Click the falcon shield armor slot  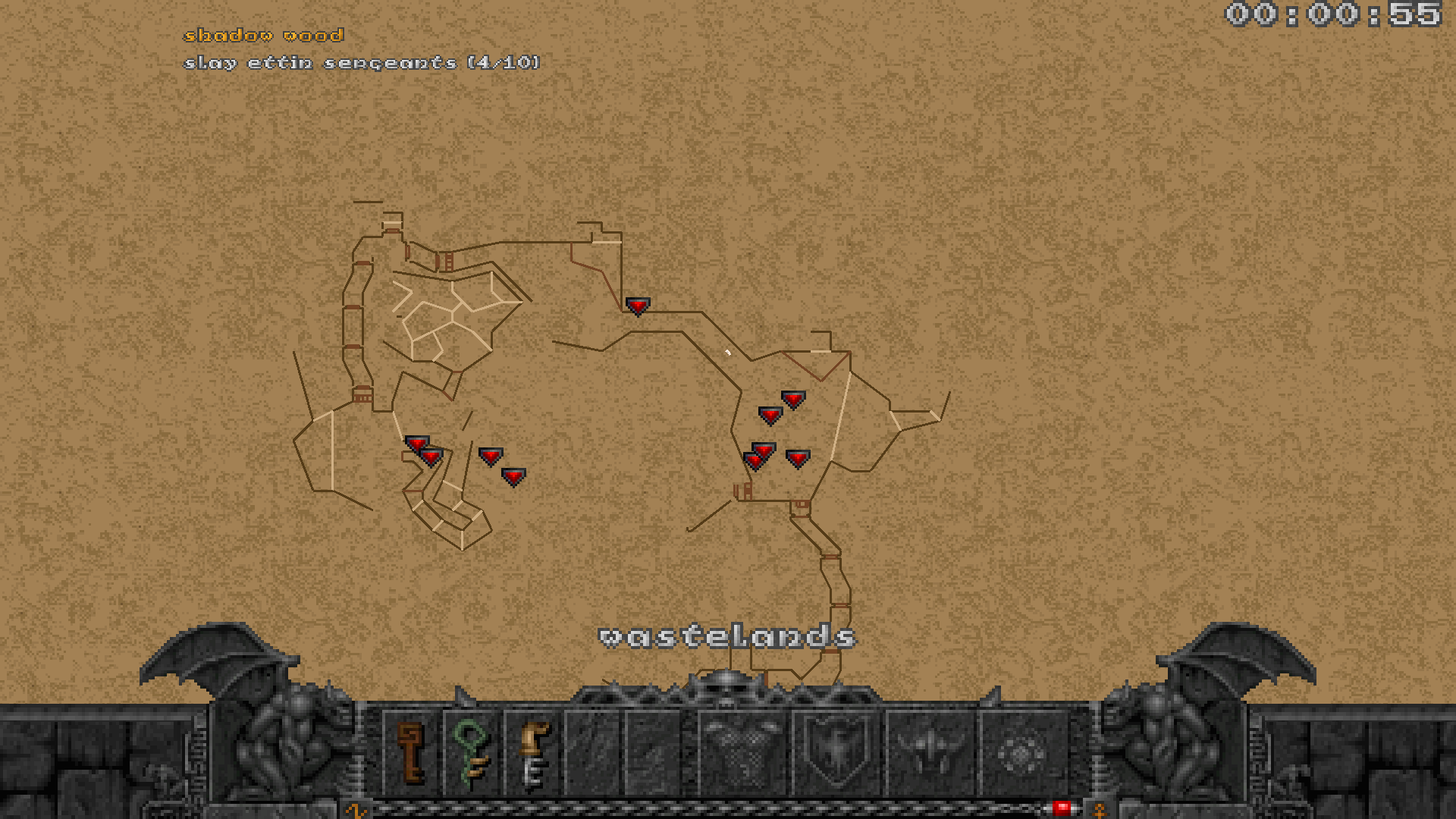pos(836,752)
